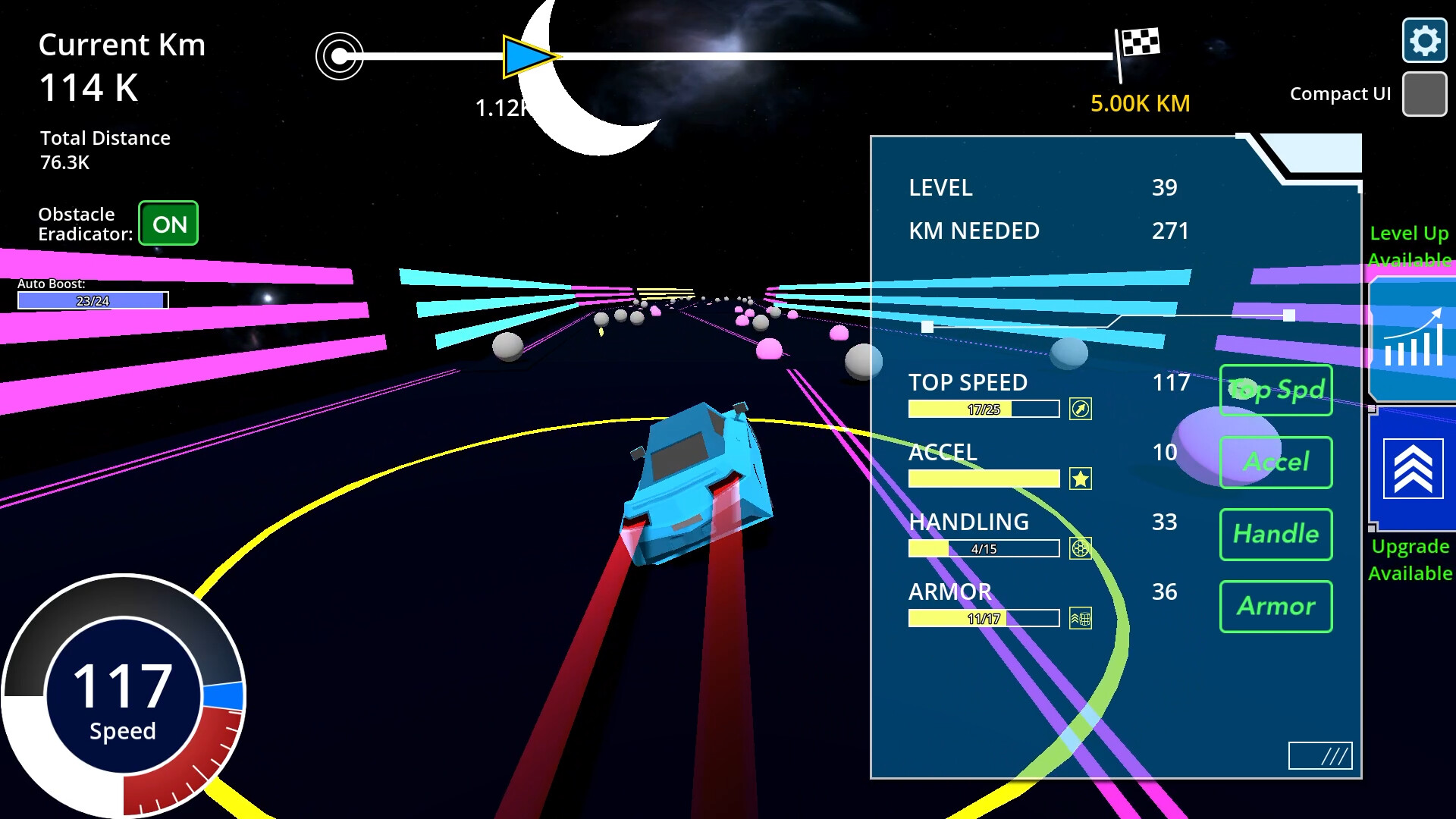Select the compass icon beside Top Speed bar
This screenshot has height=819, width=1456.
(x=1081, y=409)
